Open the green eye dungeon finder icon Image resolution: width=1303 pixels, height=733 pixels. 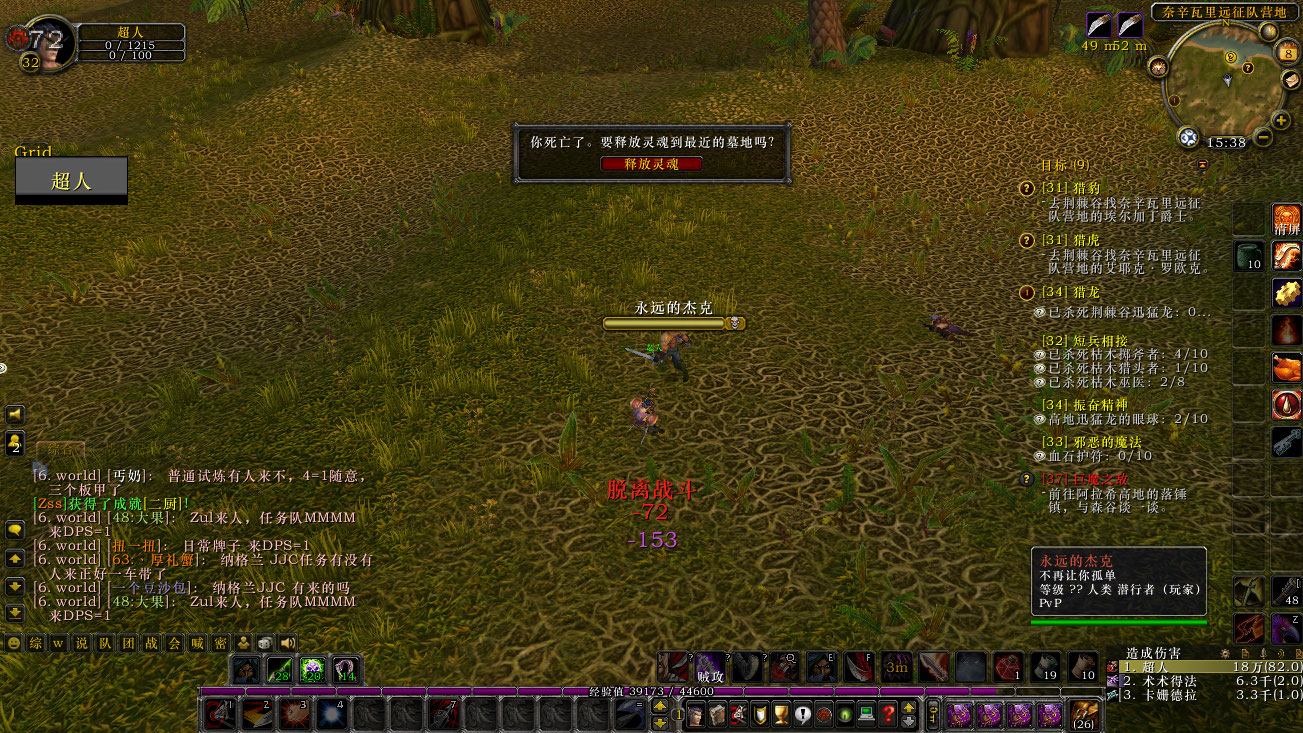point(844,714)
